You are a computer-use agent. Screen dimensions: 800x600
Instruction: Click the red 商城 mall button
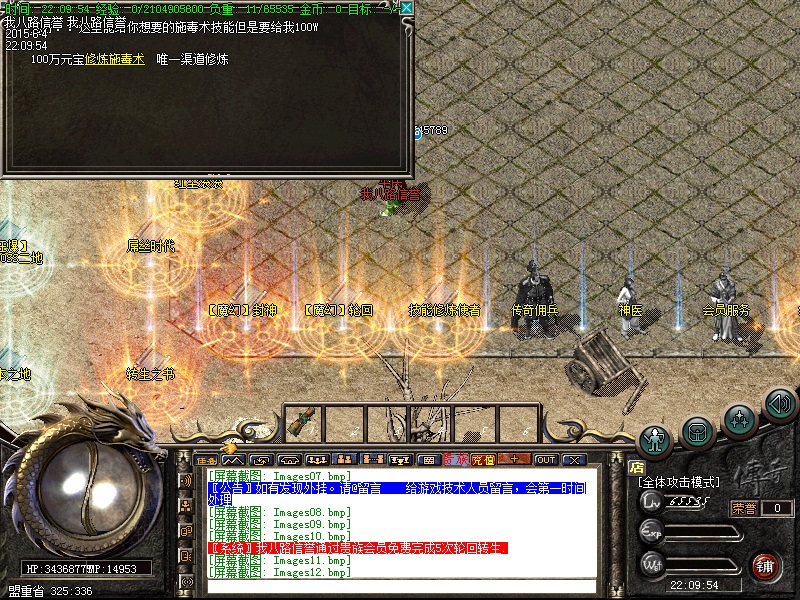[455, 460]
